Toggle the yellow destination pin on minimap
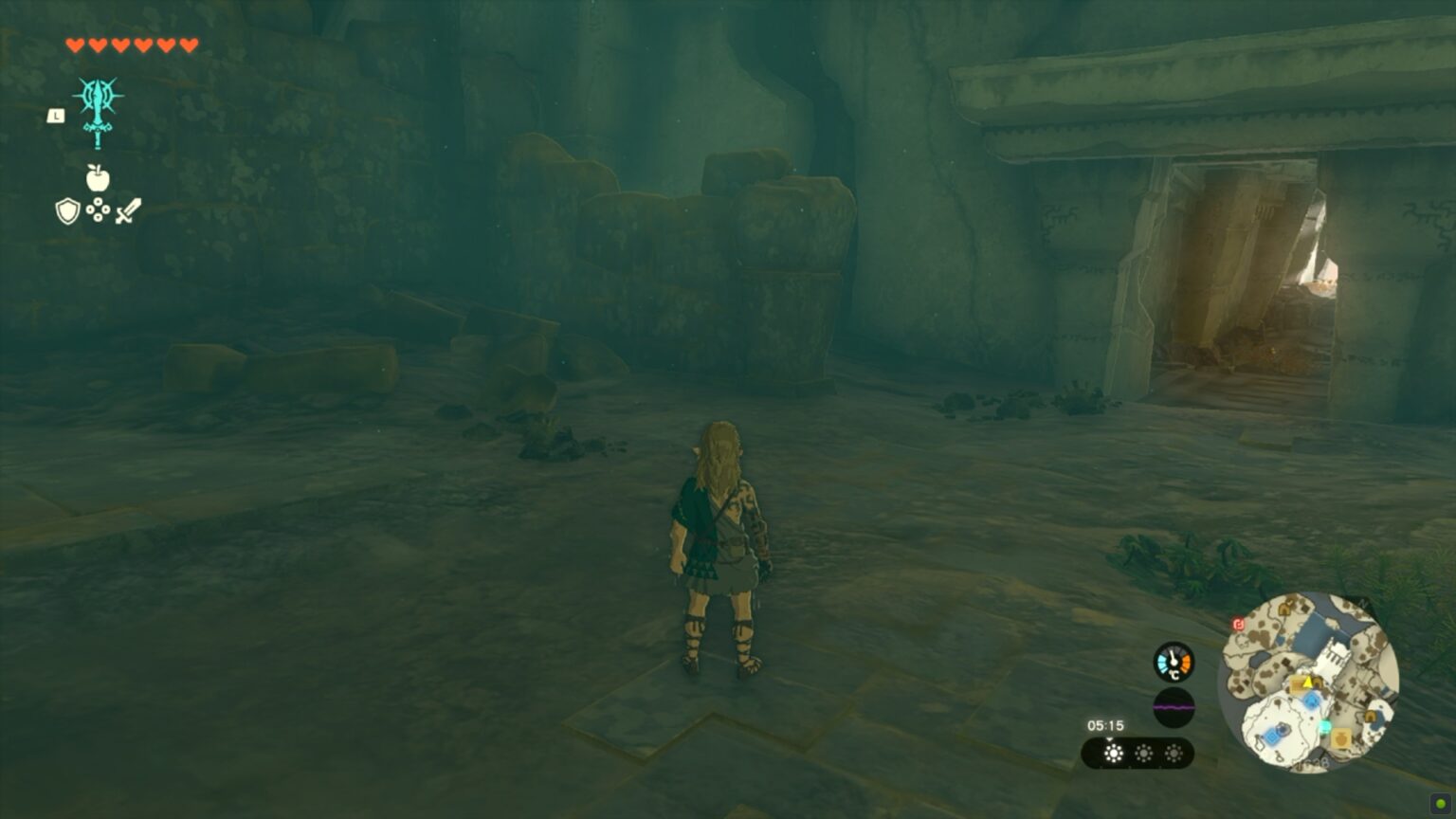Screen dimensions: 1456x819 point(1306,683)
